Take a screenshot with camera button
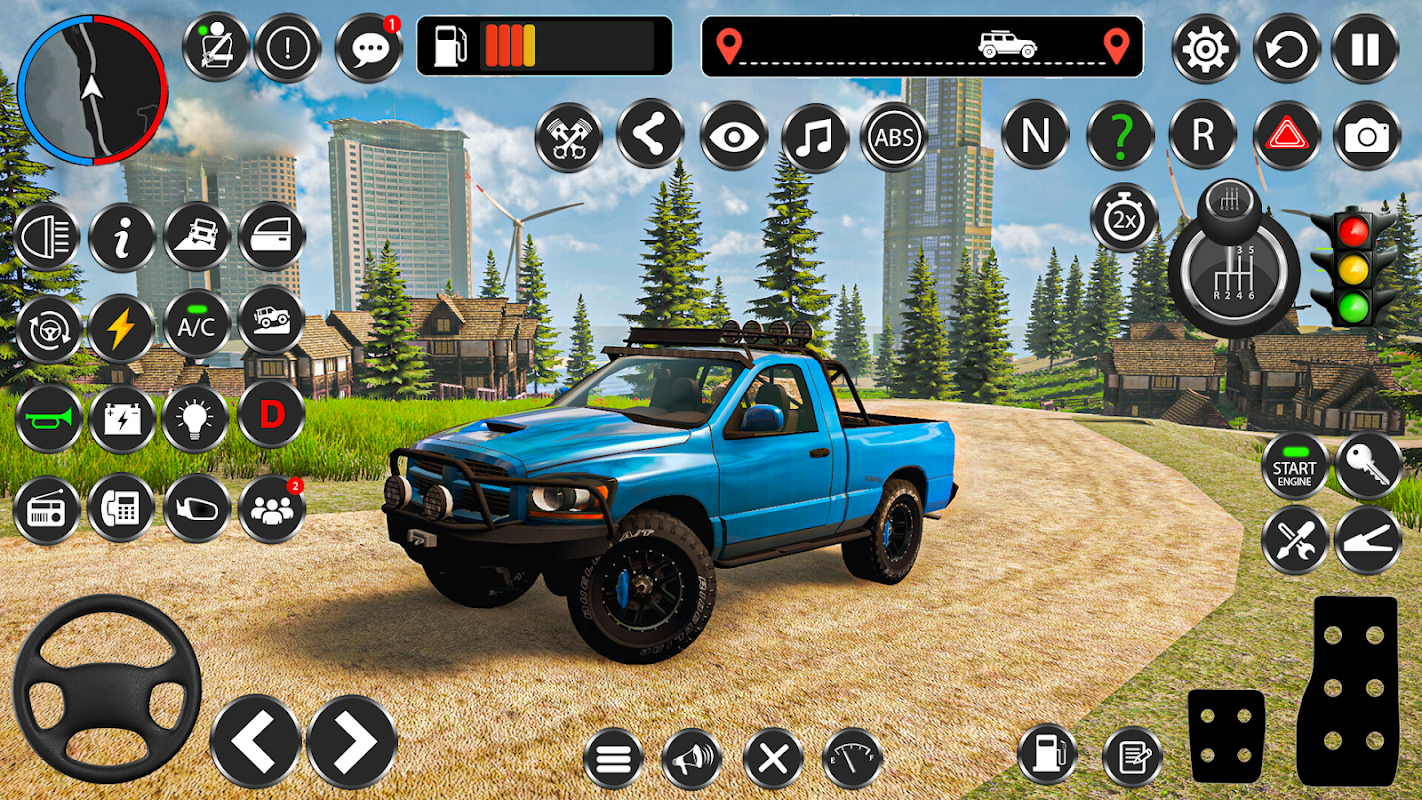 tap(1366, 135)
